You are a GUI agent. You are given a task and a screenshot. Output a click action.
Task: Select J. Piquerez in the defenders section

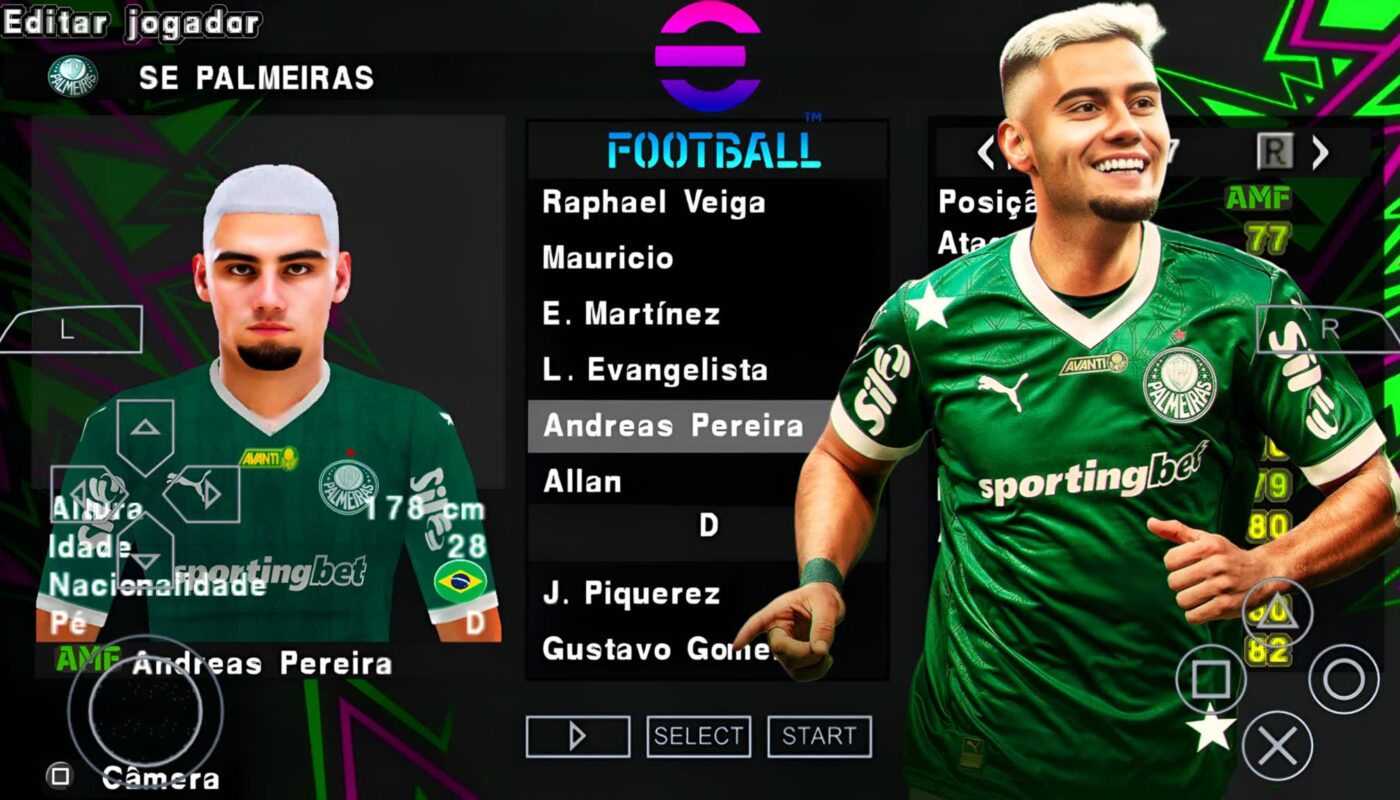[x=631, y=594]
